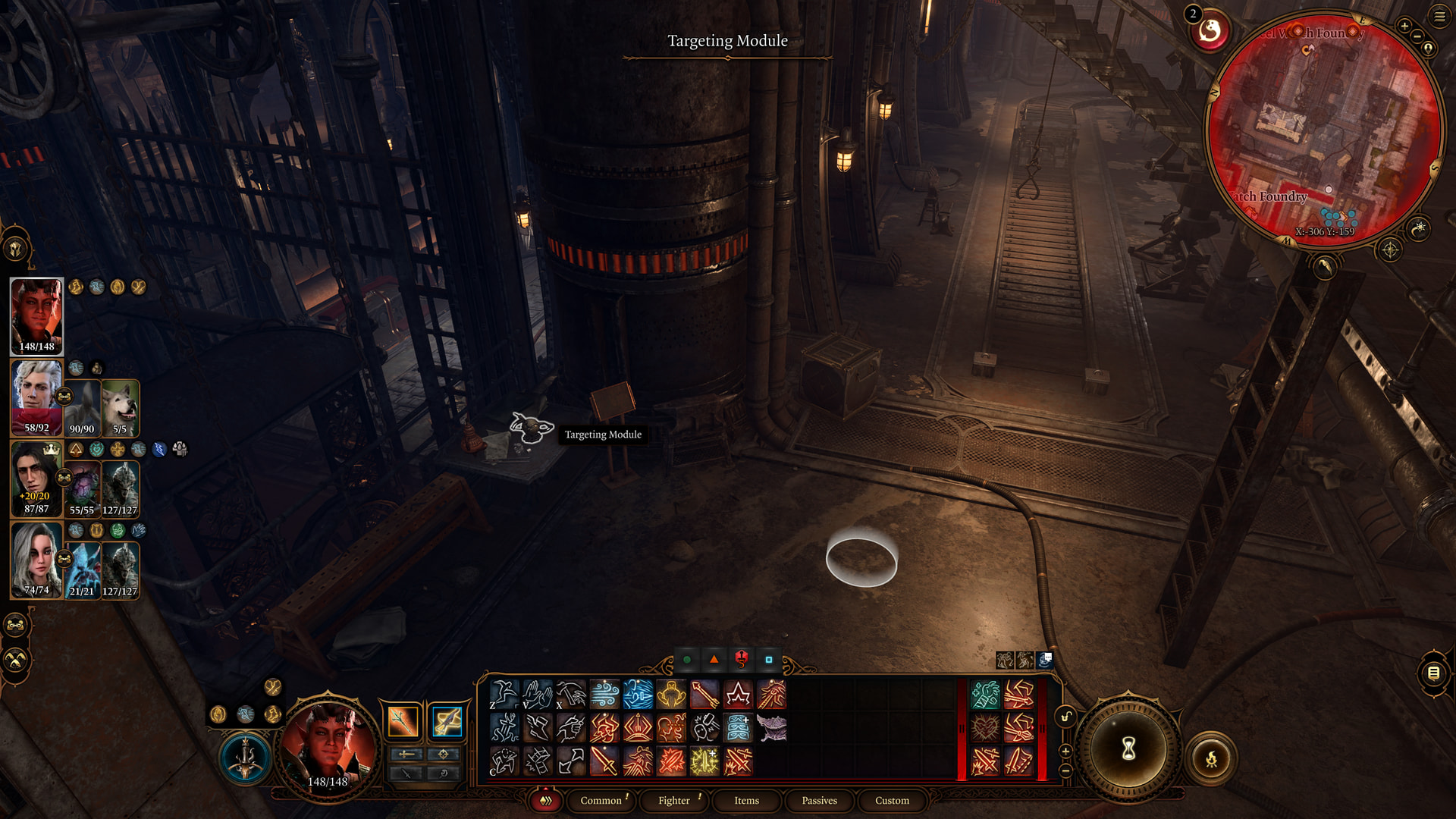
Task: Open the campfire rest button
Action: 1211,758
